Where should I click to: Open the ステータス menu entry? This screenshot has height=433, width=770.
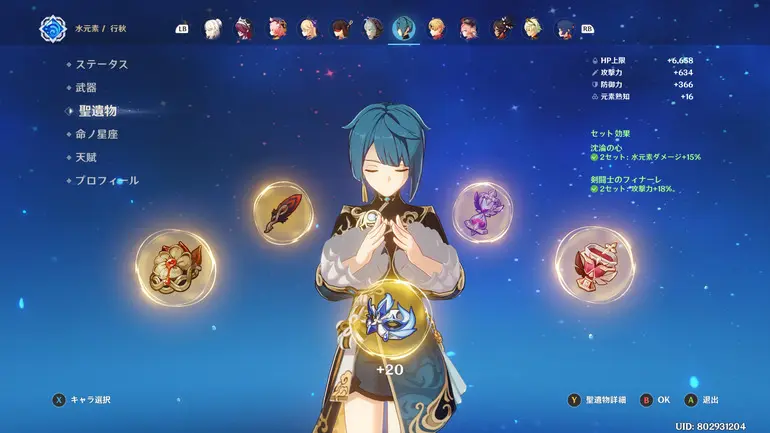pos(102,64)
